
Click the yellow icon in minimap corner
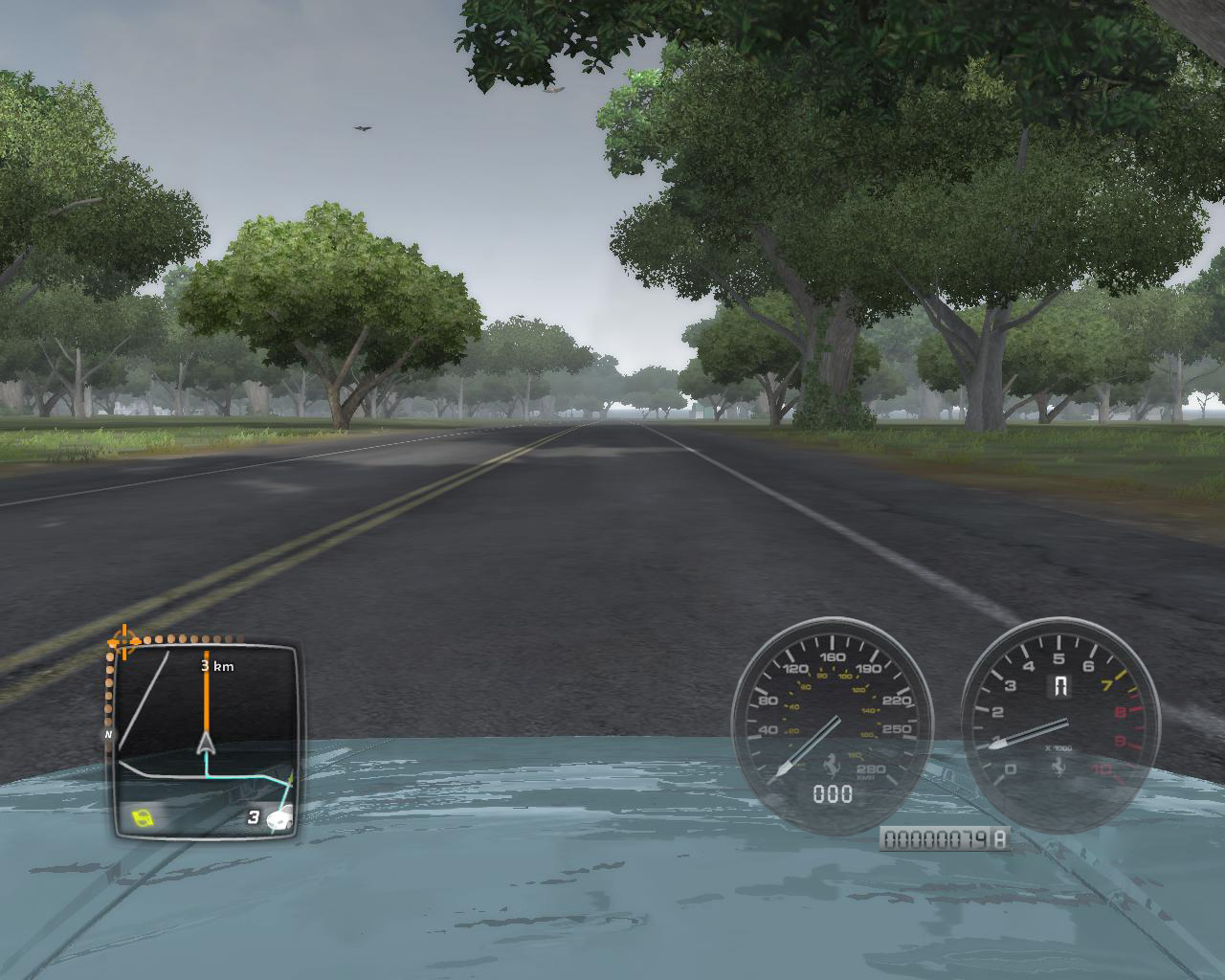(143, 816)
